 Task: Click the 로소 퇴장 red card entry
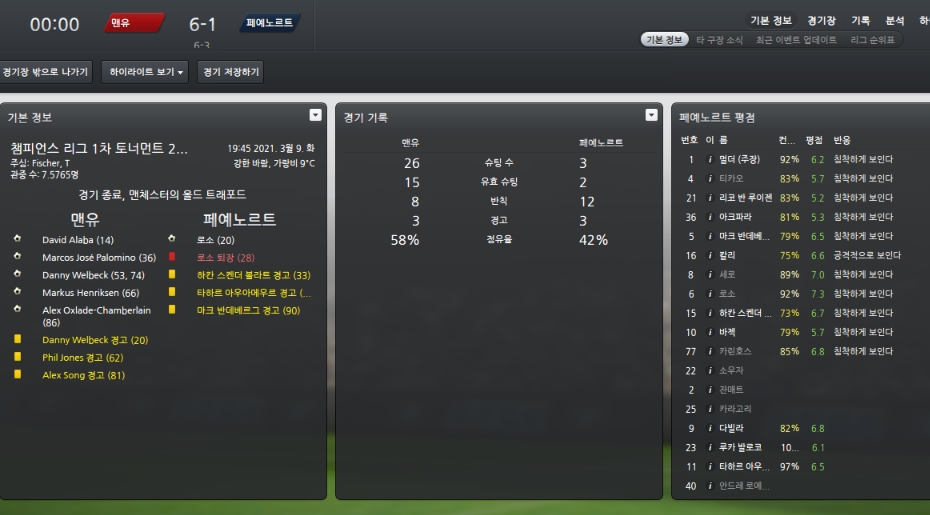coord(227,258)
